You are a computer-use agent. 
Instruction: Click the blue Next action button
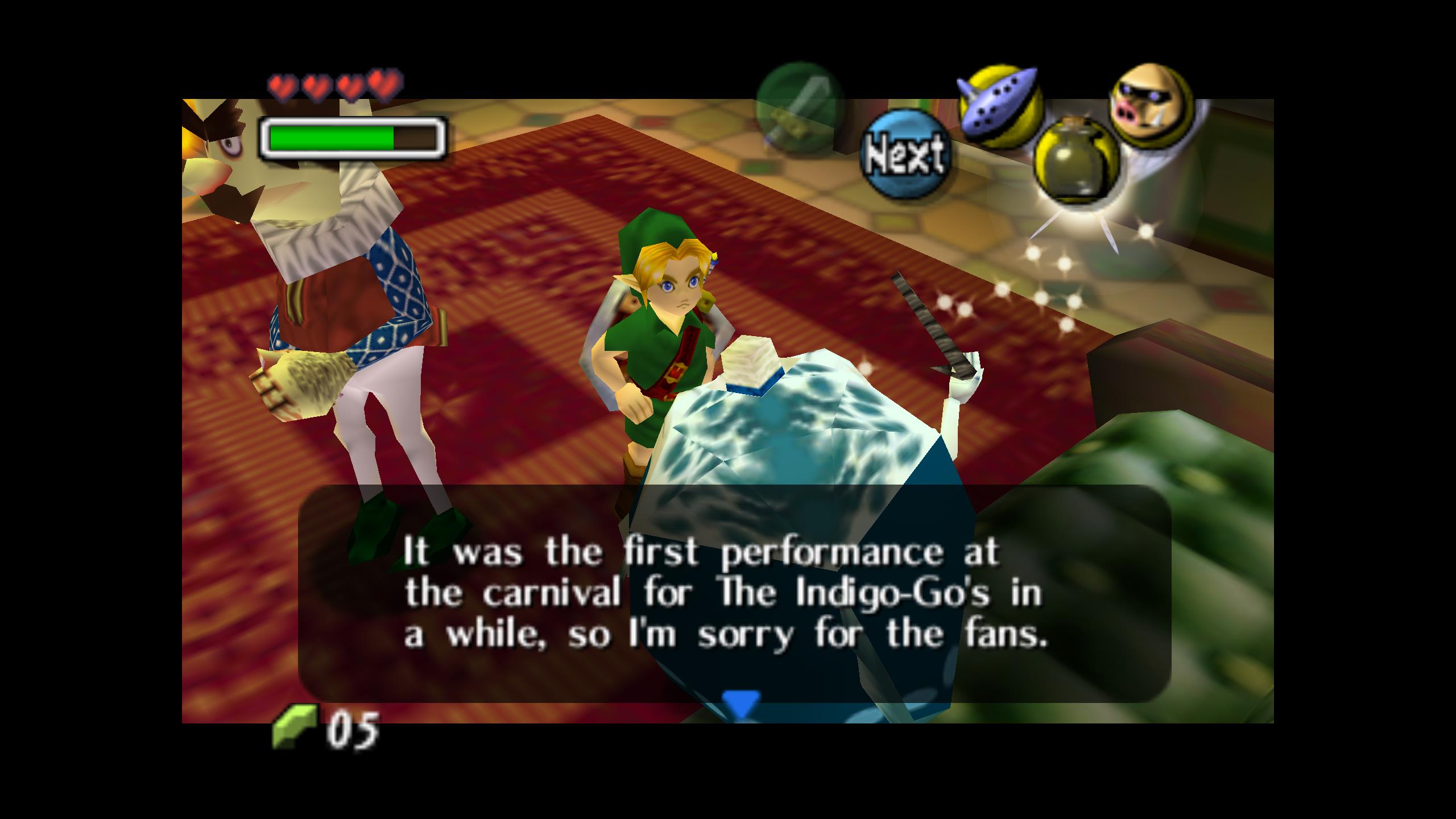(904, 154)
